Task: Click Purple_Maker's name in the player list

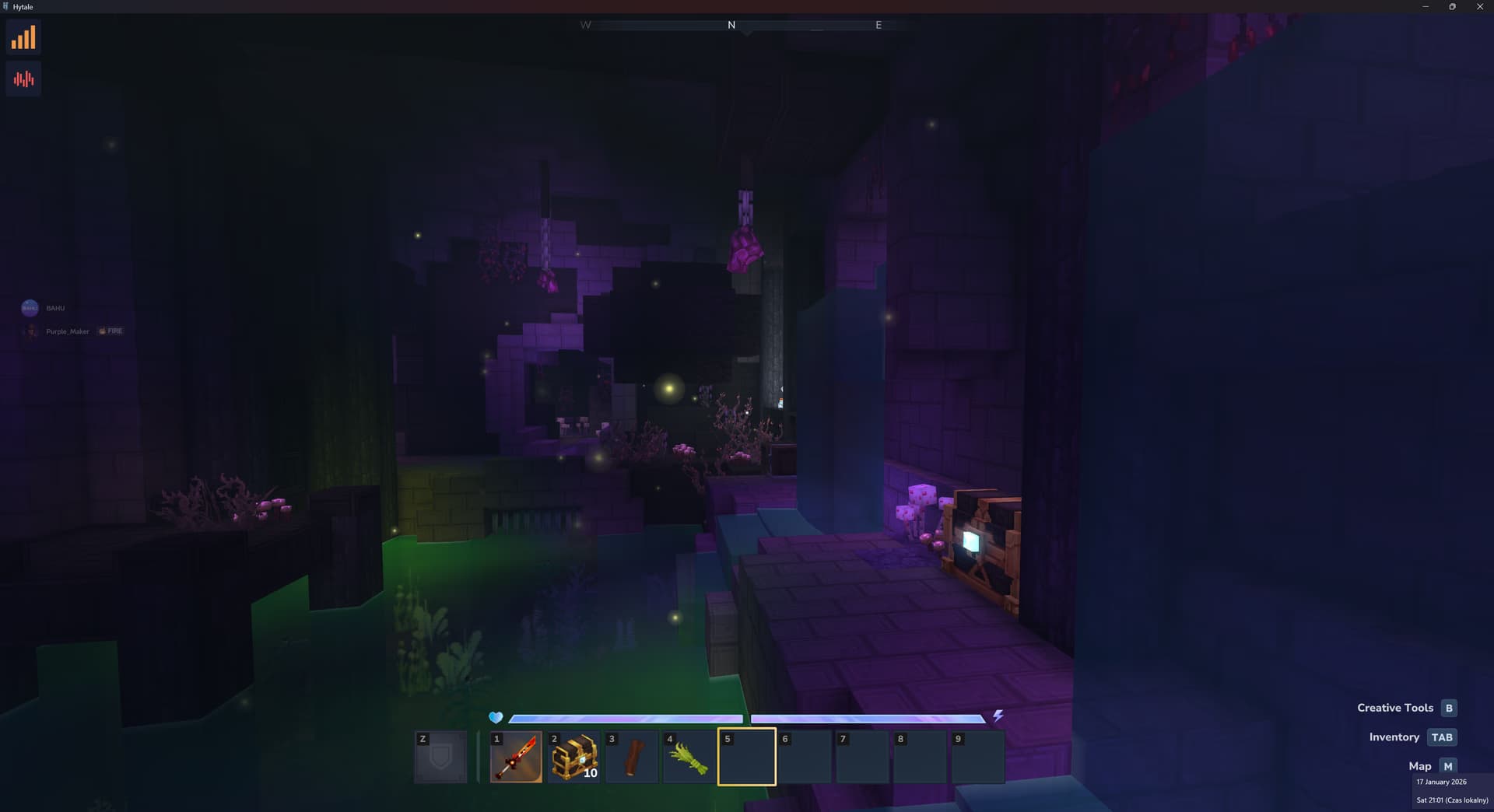Action: [68, 331]
